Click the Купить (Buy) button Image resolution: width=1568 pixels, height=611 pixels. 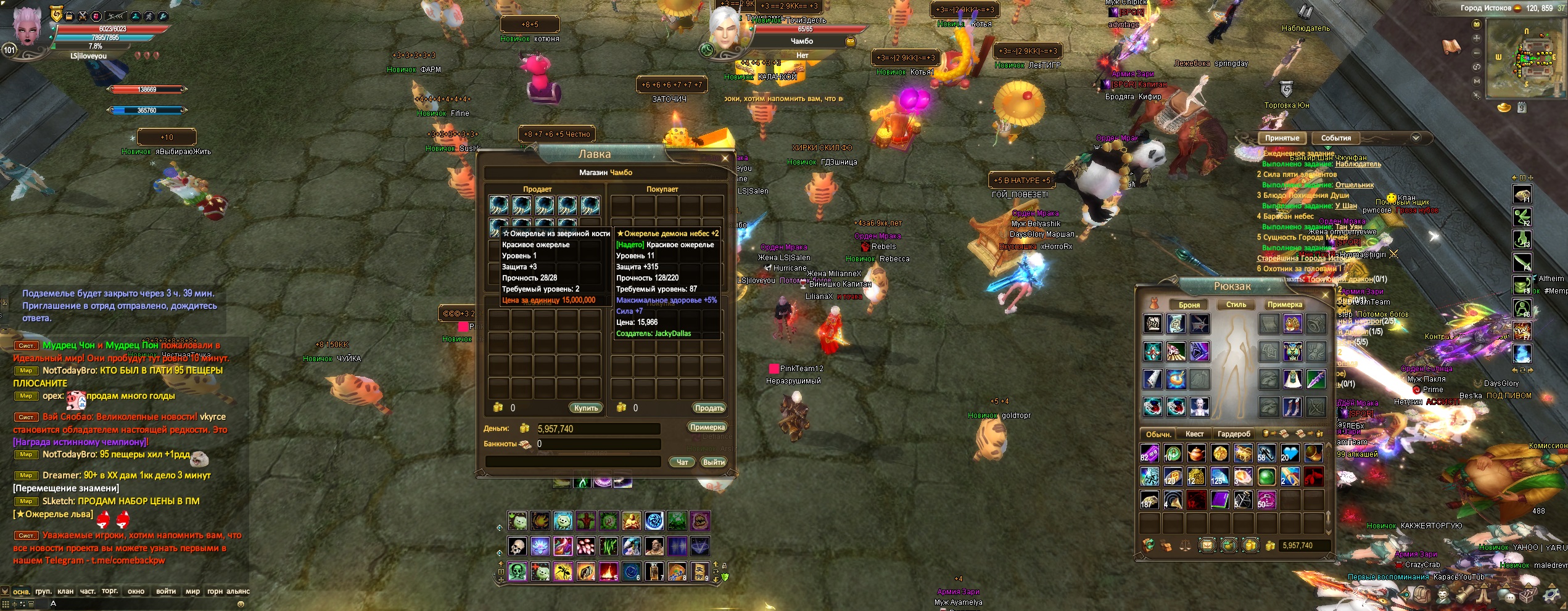point(585,408)
